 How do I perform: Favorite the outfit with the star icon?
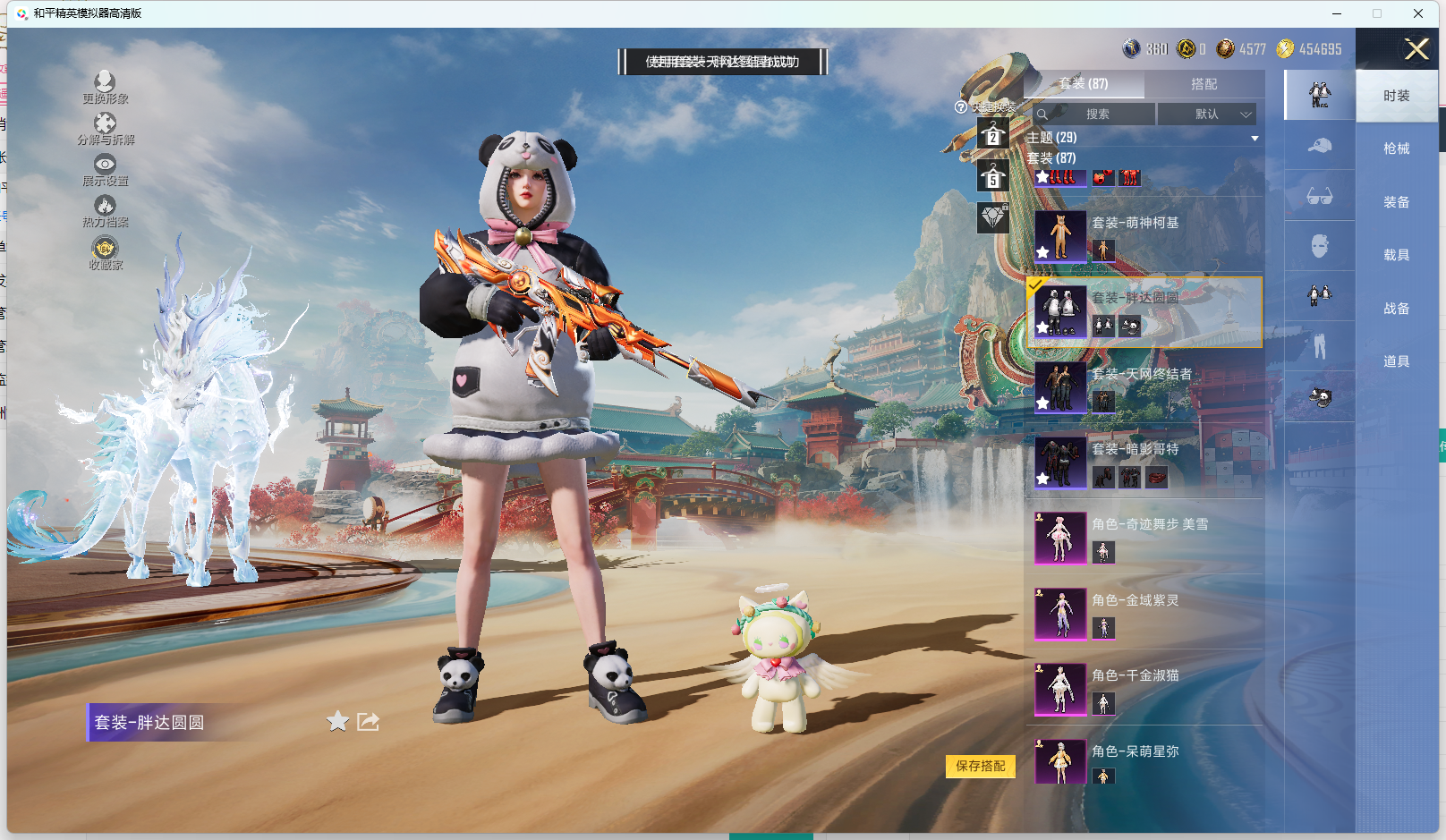[337, 722]
